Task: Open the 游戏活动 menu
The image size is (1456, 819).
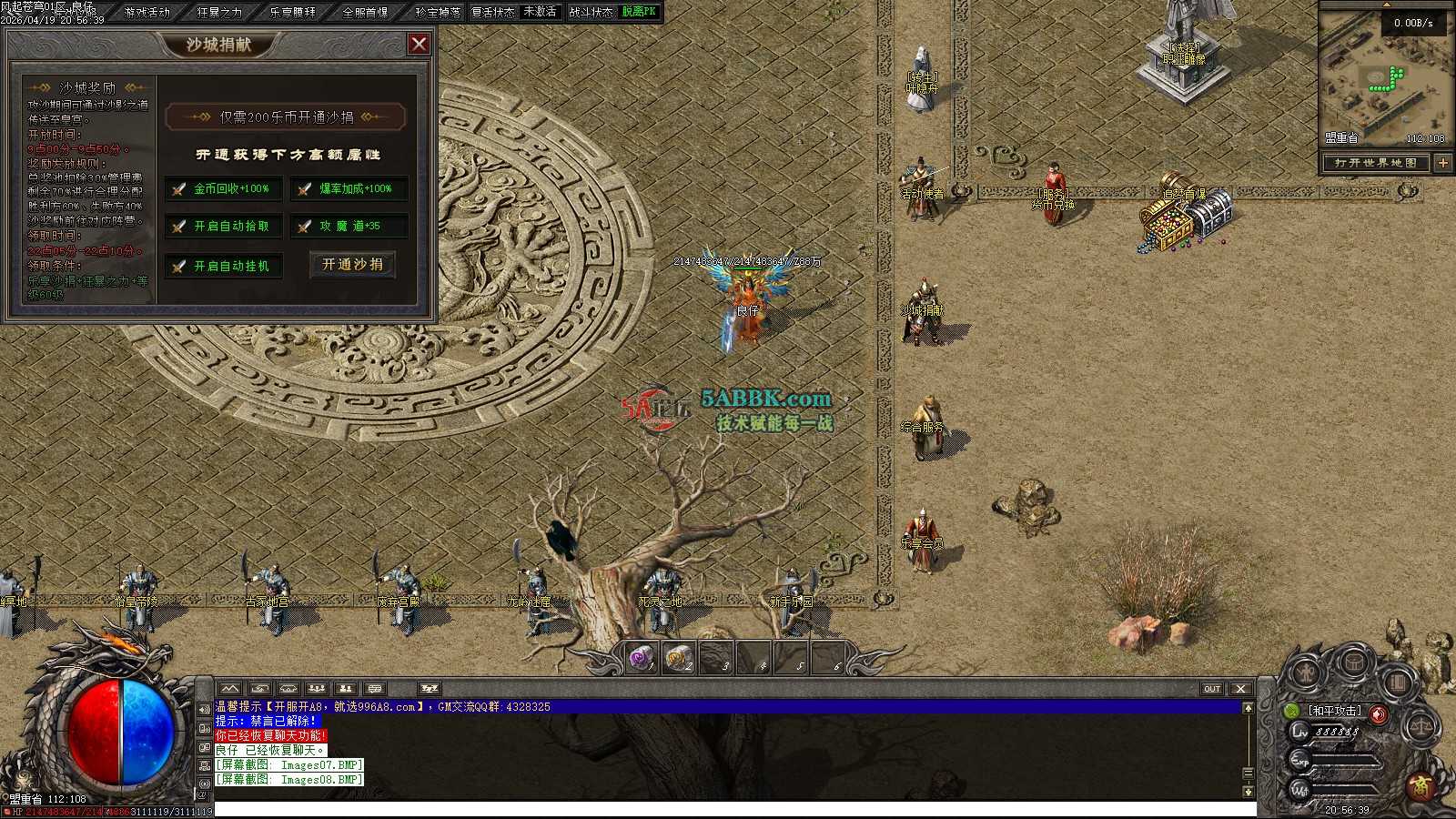Action: point(147,12)
